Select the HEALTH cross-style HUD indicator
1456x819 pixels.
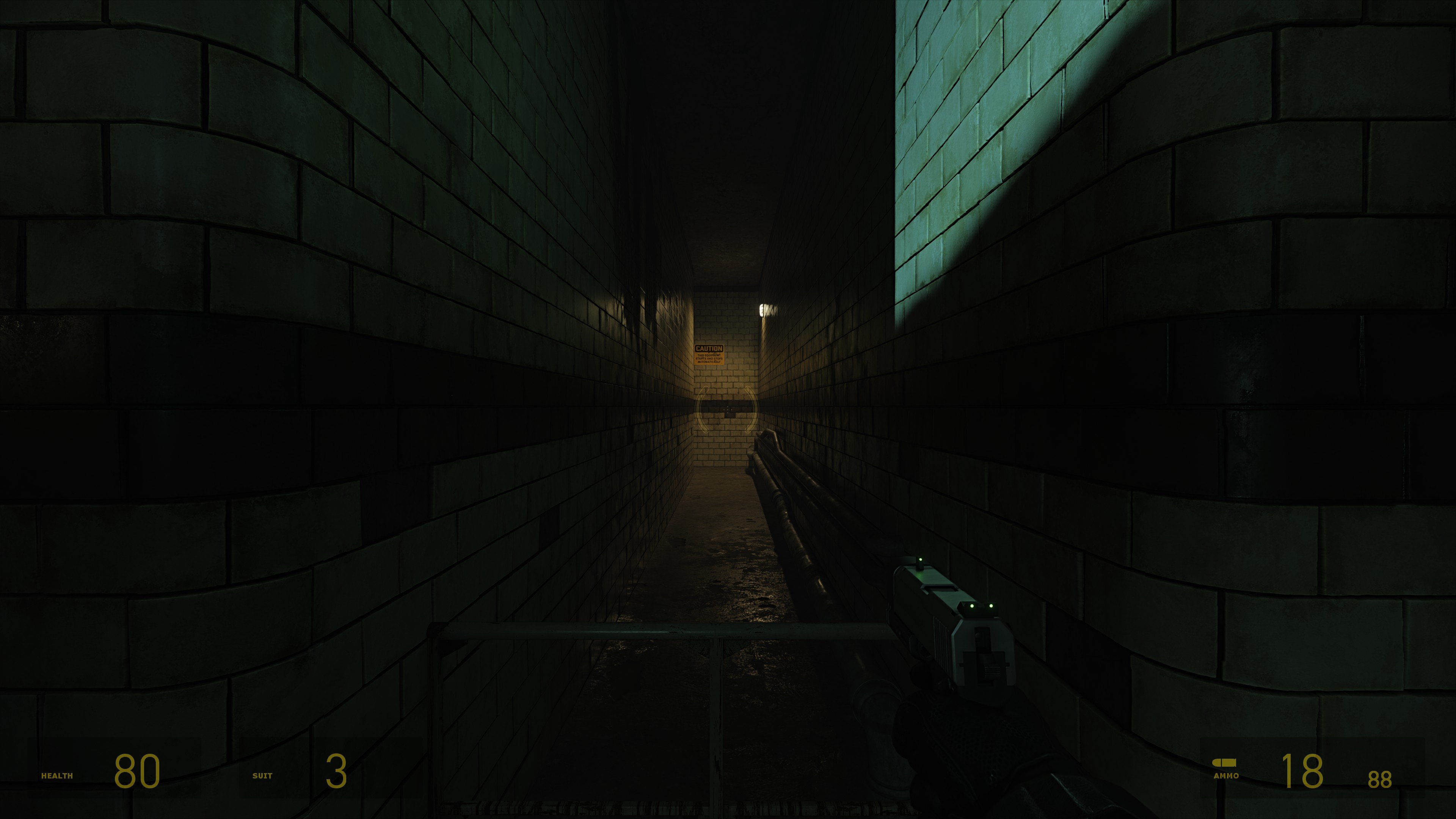click(x=56, y=776)
